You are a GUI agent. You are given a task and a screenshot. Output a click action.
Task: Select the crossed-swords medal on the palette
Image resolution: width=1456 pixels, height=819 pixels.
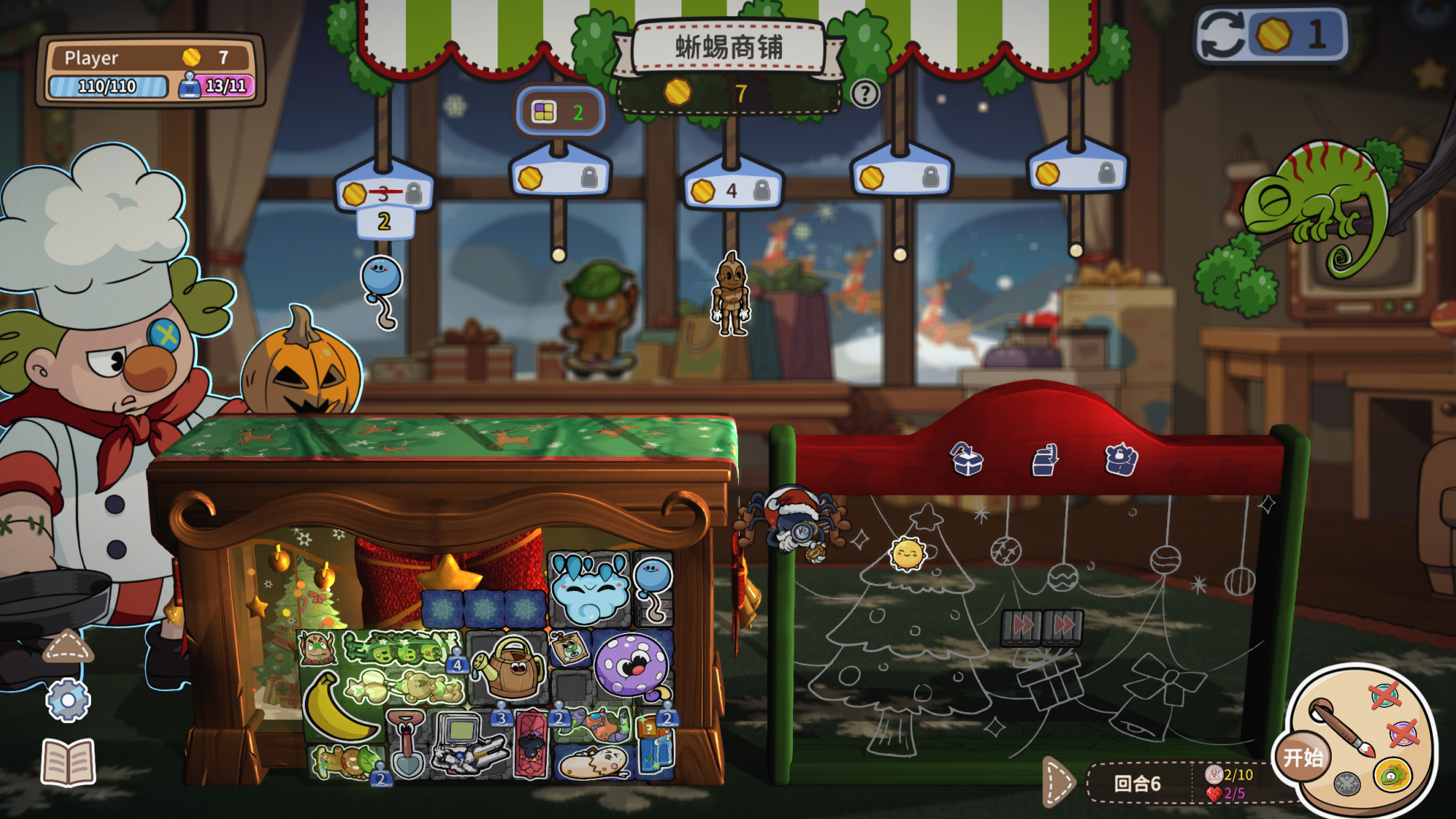pyautogui.click(x=1346, y=784)
